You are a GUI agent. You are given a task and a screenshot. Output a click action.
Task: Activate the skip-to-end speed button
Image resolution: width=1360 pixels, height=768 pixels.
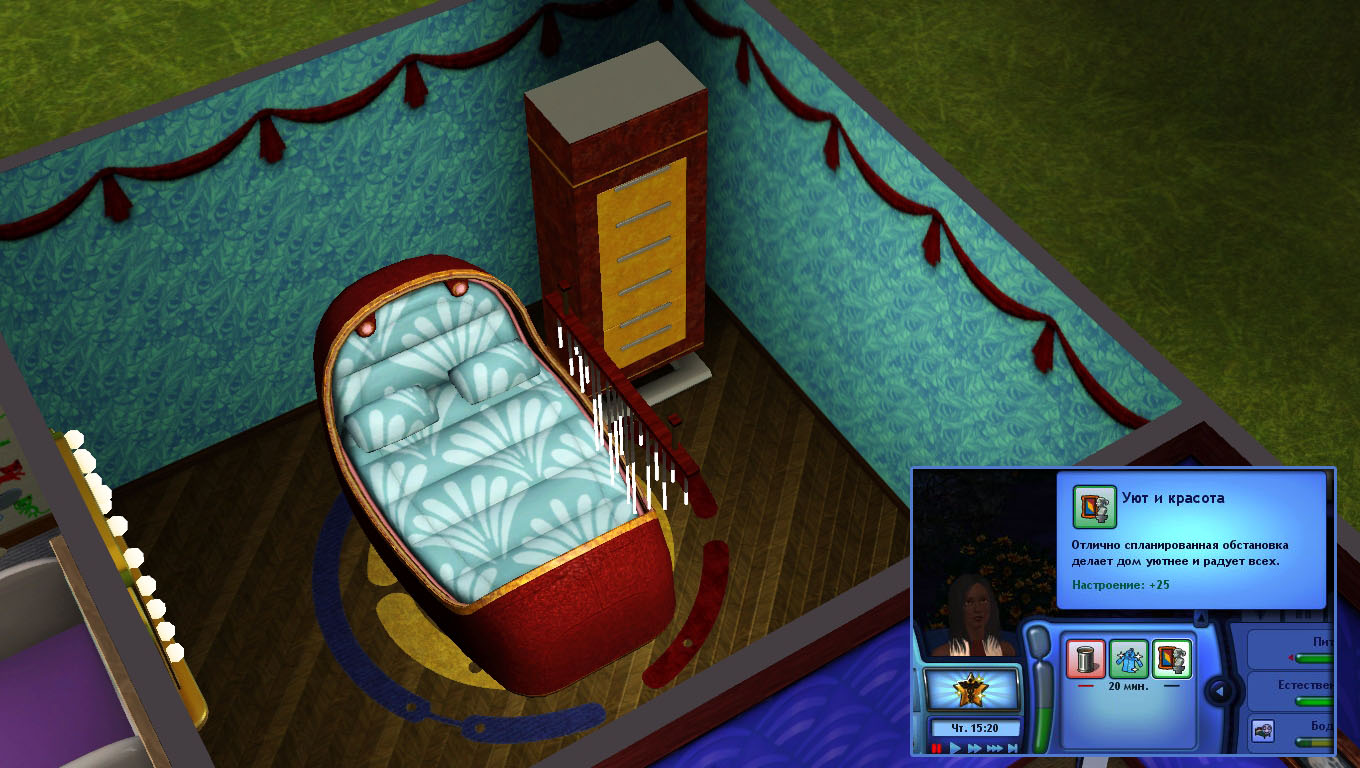[x=1013, y=748]
